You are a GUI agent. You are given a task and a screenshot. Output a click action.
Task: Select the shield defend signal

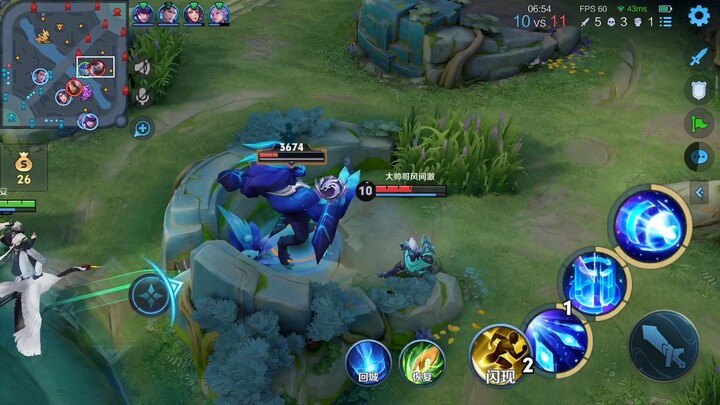697,90
